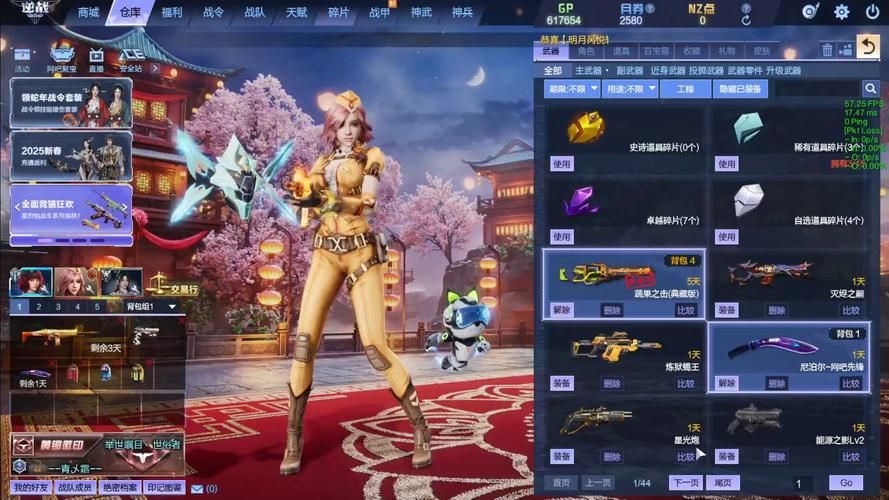Screen dimensions: 889x500
Task: Click the Go page jump button
Action: [846, 483]
